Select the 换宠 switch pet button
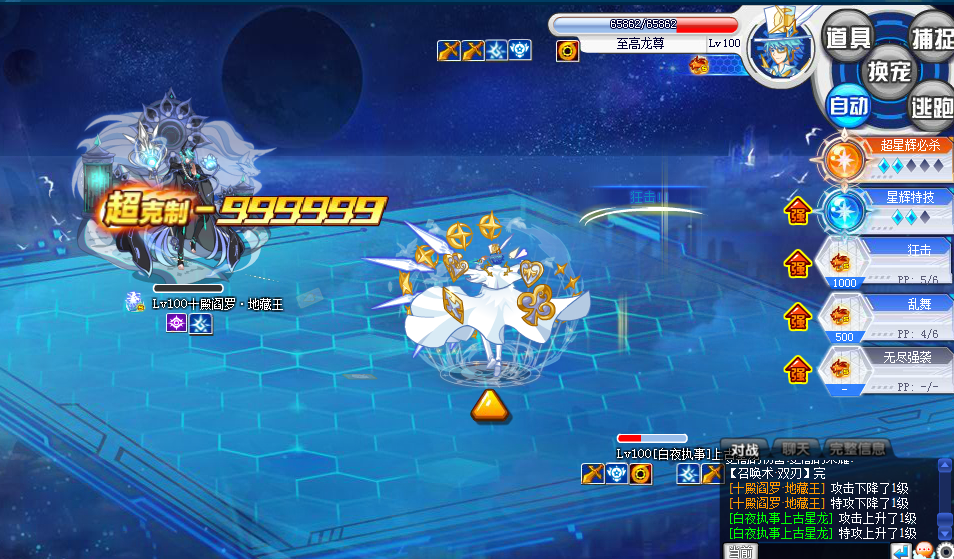954x559 pixels. (887, 71)
